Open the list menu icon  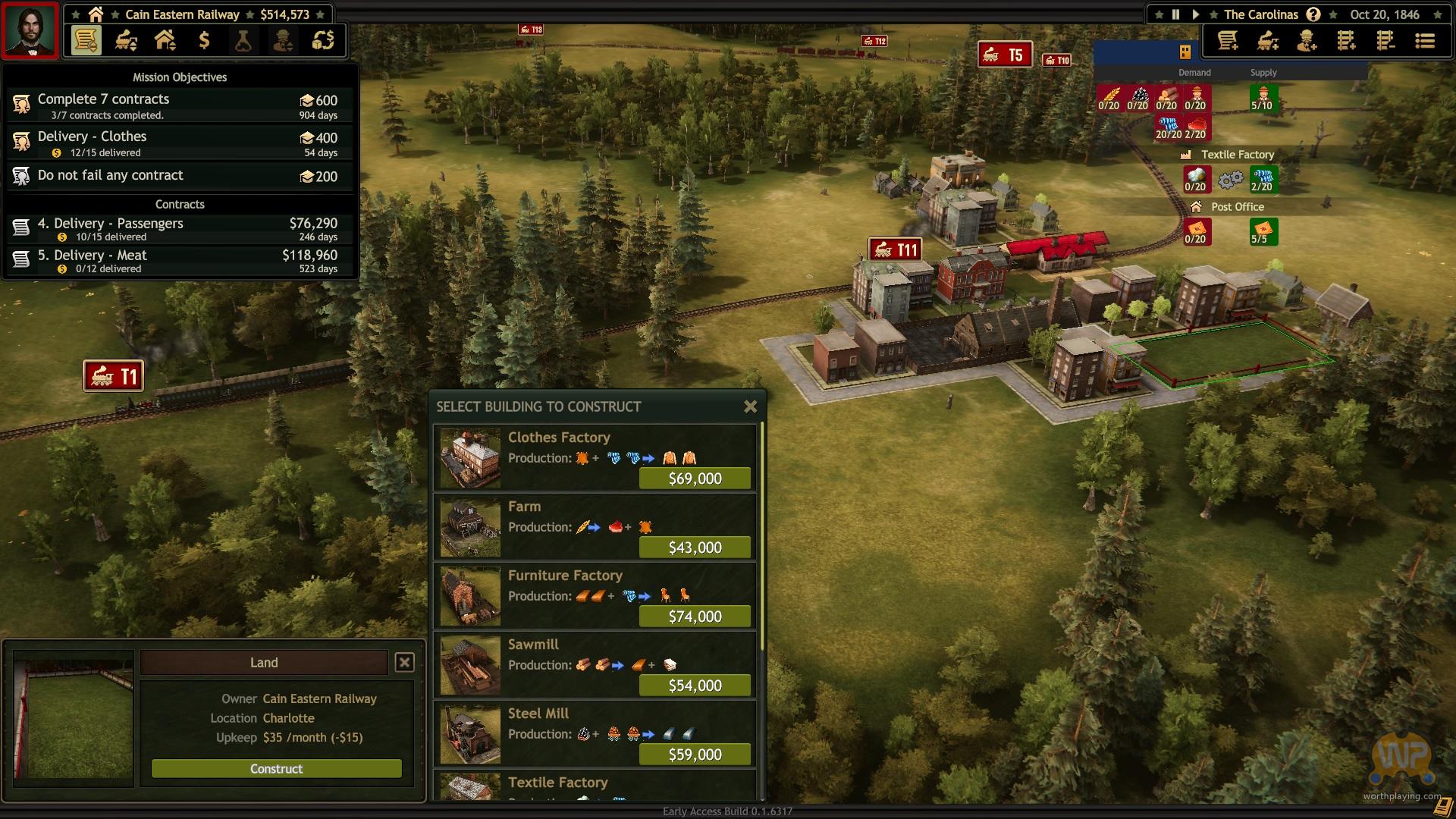click(1425, 41)
